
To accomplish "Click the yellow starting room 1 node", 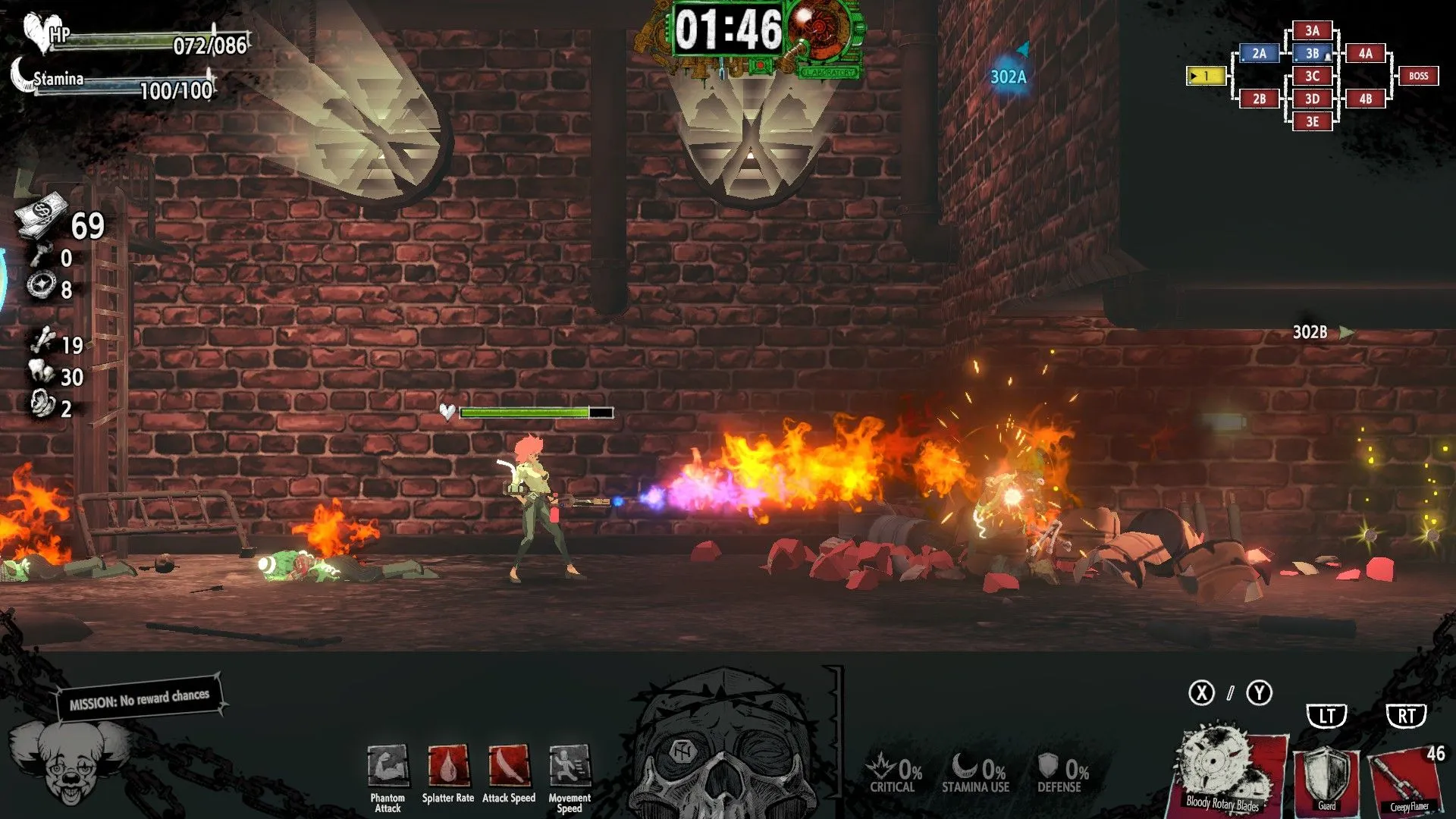I will 1206,76.
